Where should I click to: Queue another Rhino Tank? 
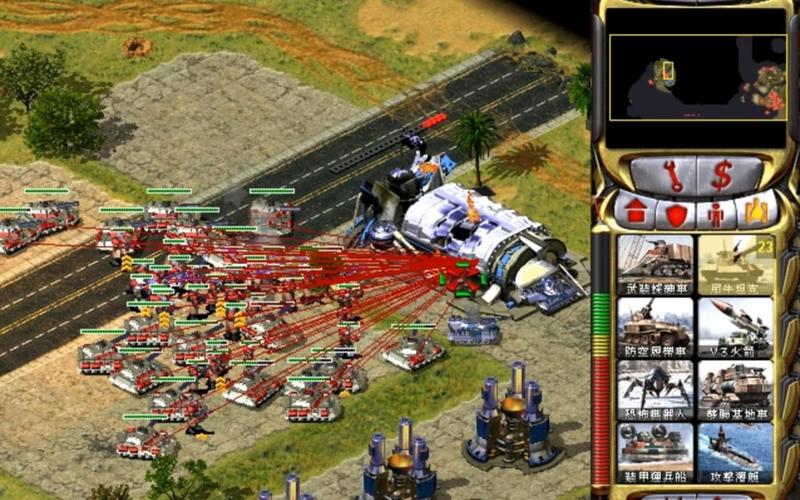tap(735, 264)
